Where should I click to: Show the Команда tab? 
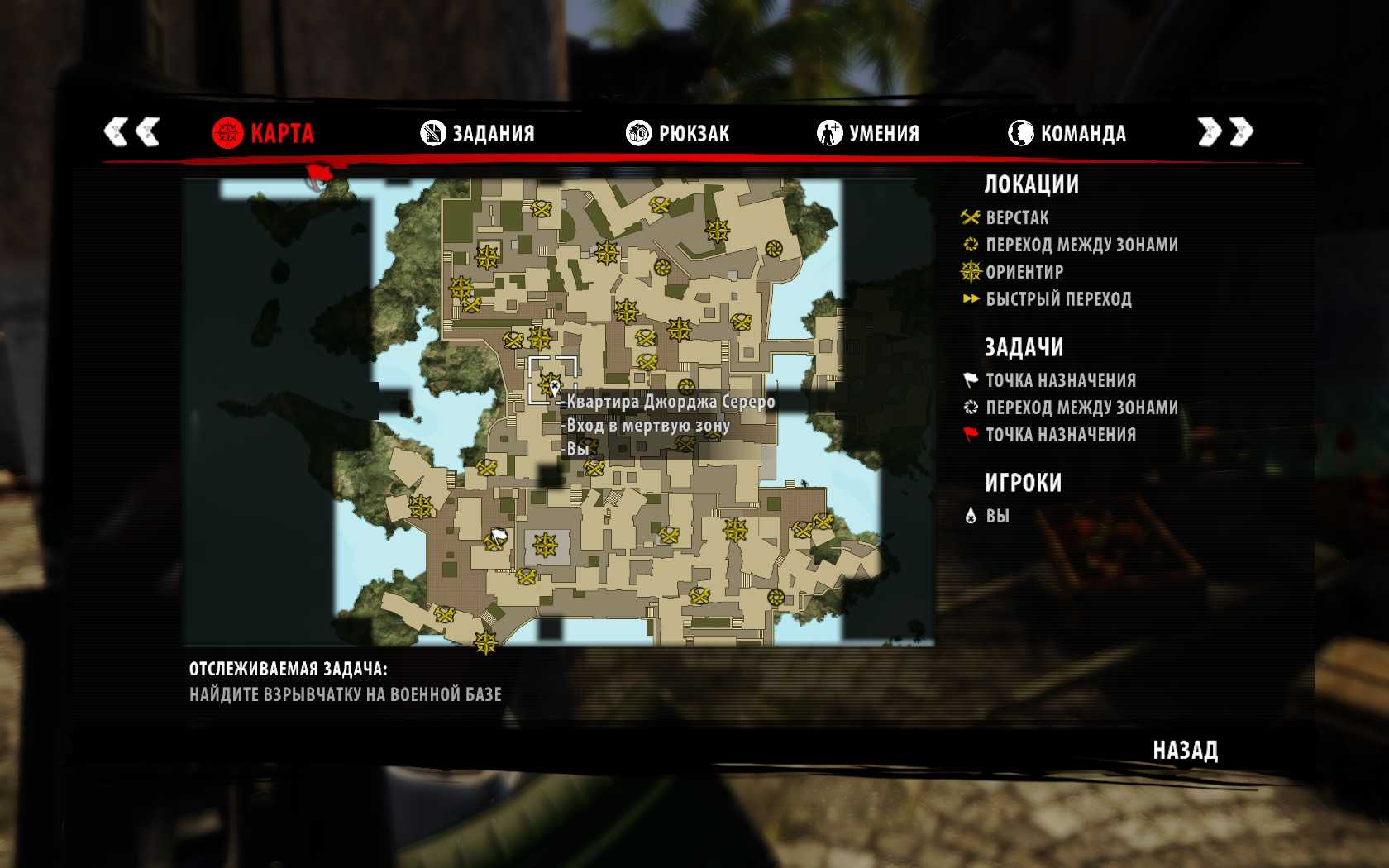coord(1067,133)
